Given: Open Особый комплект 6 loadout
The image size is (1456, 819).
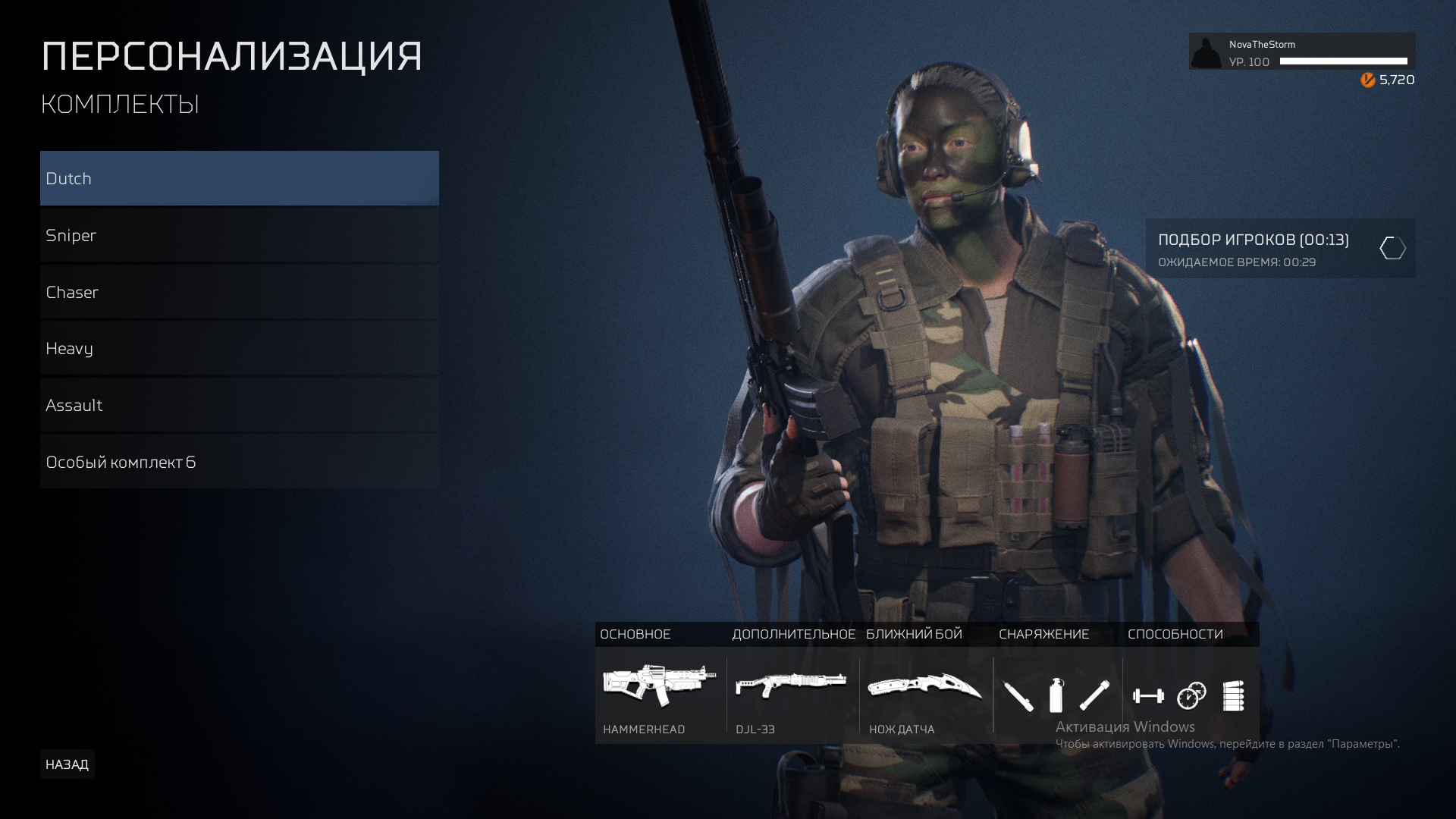Looking at the screenshot, I should point(239,462).
